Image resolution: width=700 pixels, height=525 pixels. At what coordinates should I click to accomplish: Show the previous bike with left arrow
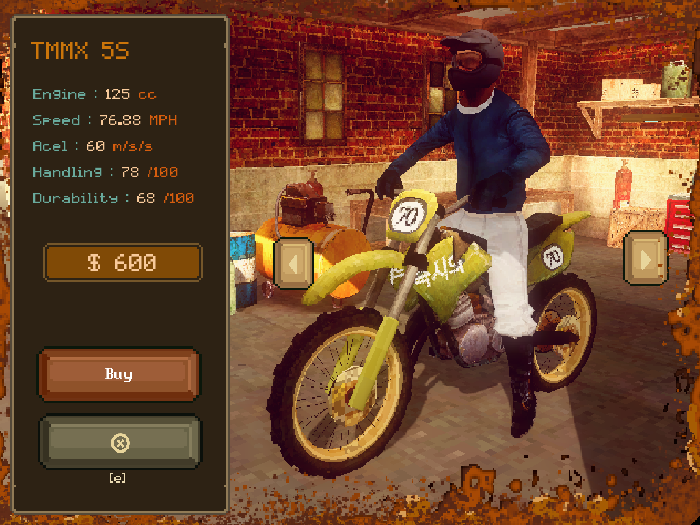293,264
